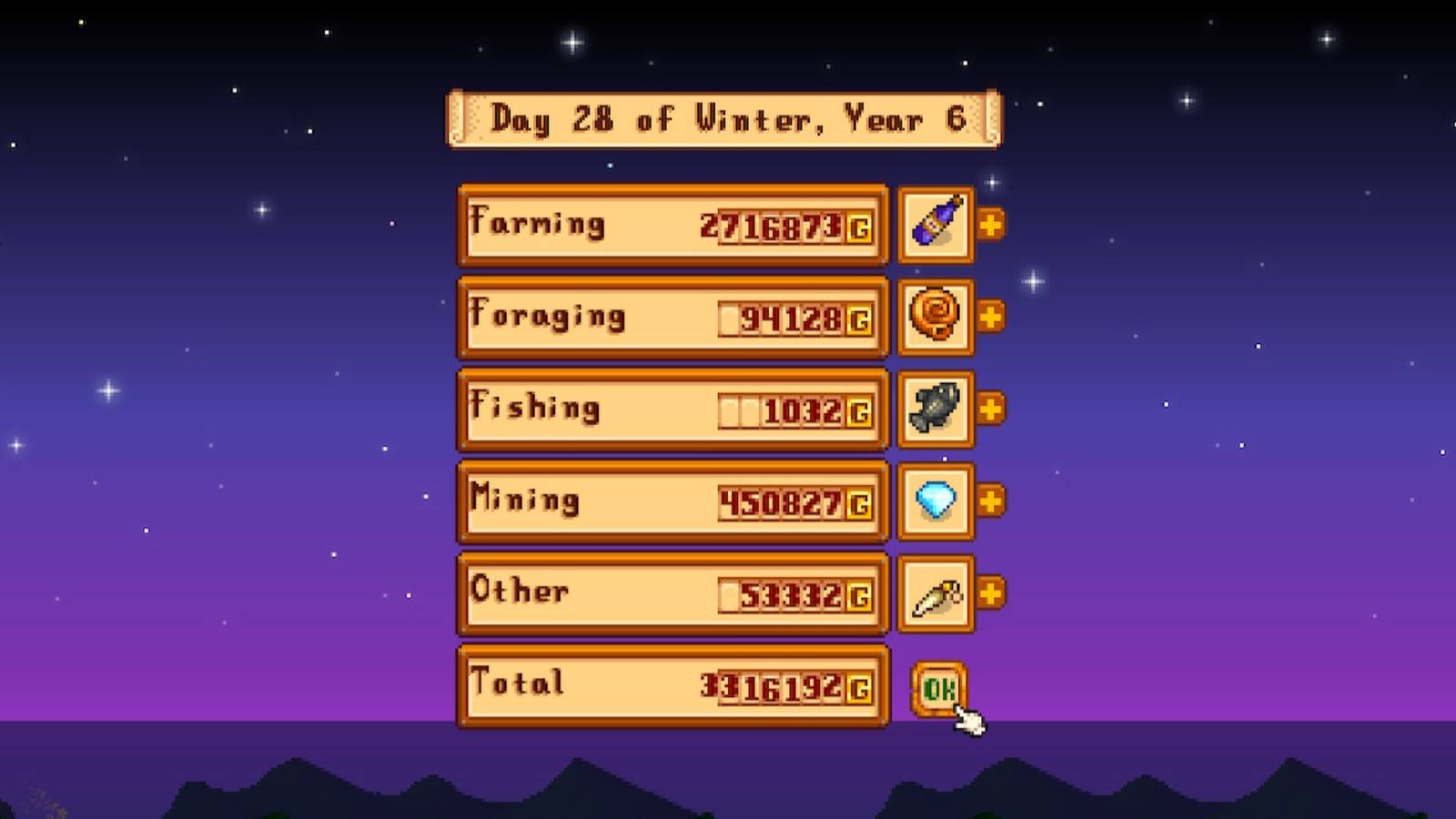This screenshot has height=819, width=1456.
Task: Expand the Foraging details via the plus button
Action: 991,318
